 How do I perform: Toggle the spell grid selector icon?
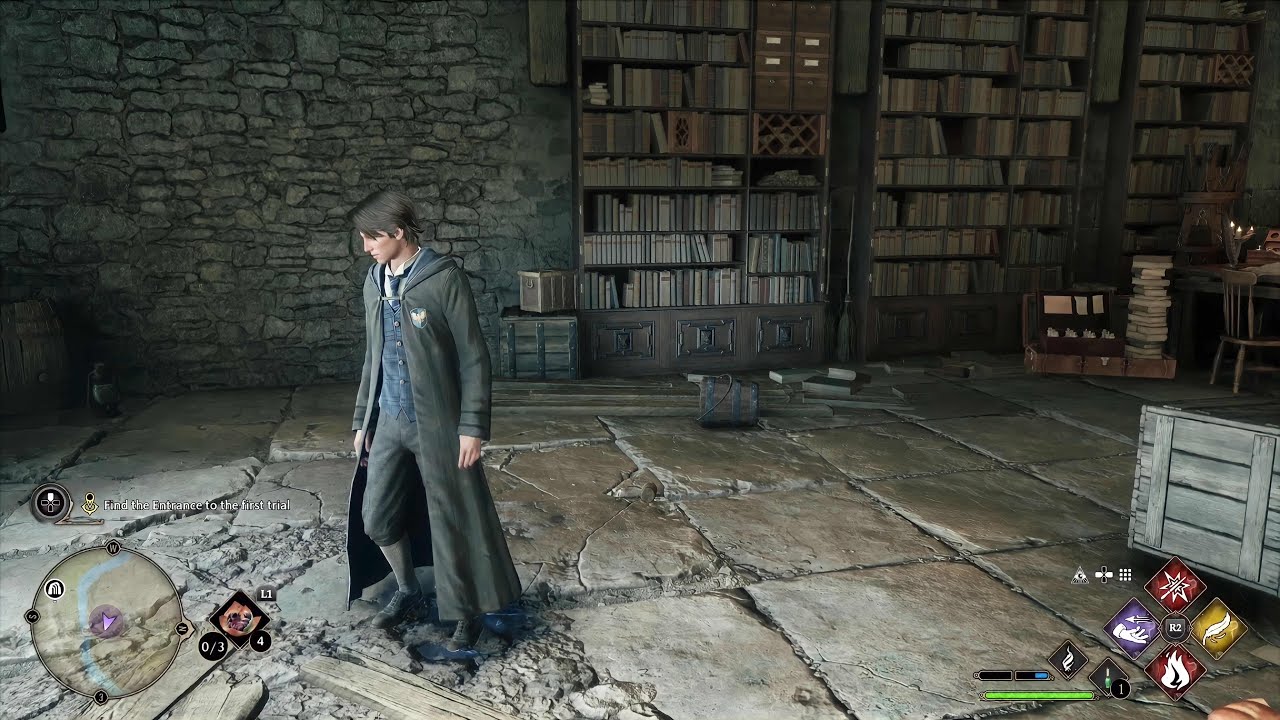(1124, 574)
